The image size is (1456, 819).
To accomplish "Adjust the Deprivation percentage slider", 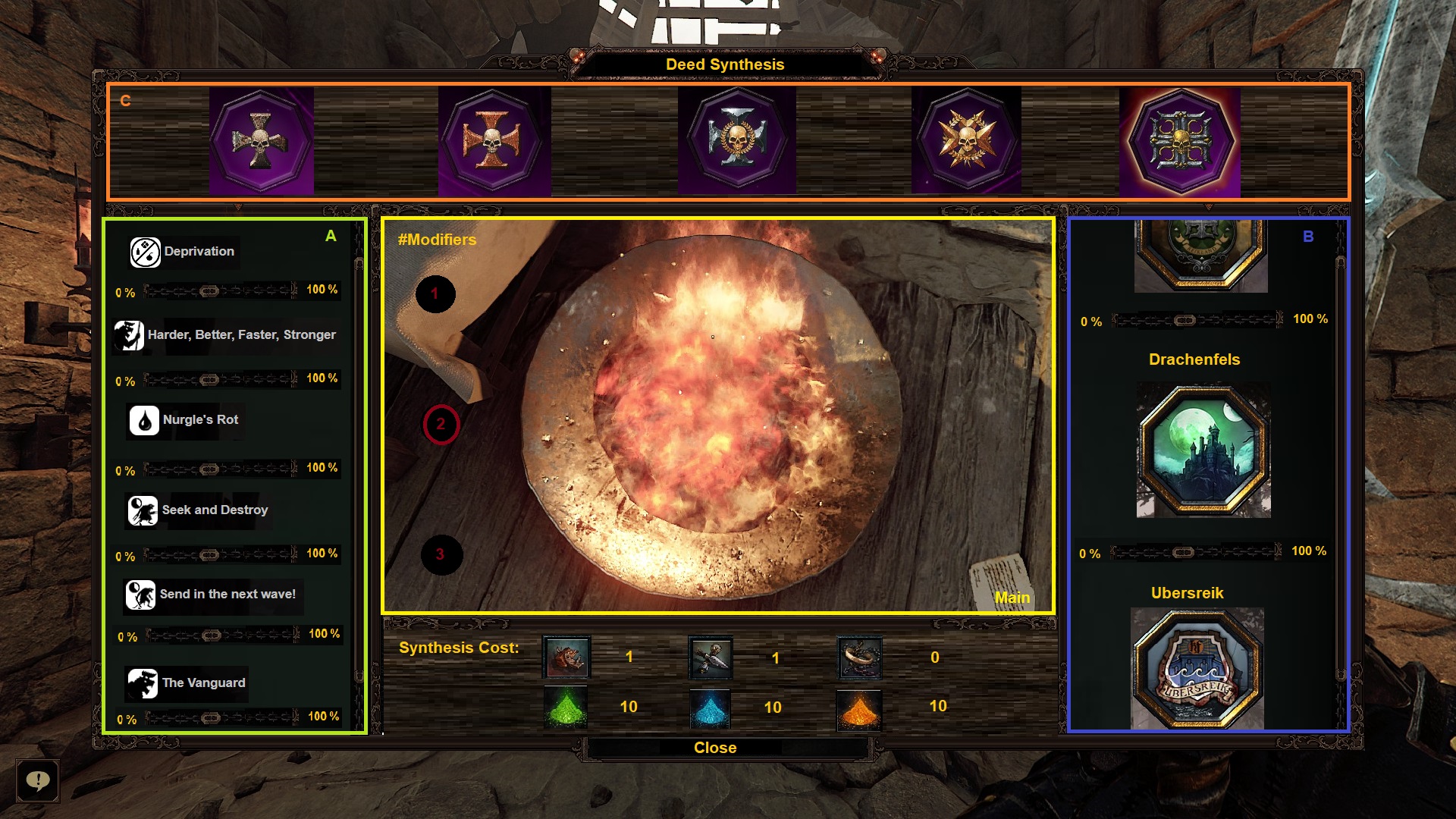I will click(210, 291).
